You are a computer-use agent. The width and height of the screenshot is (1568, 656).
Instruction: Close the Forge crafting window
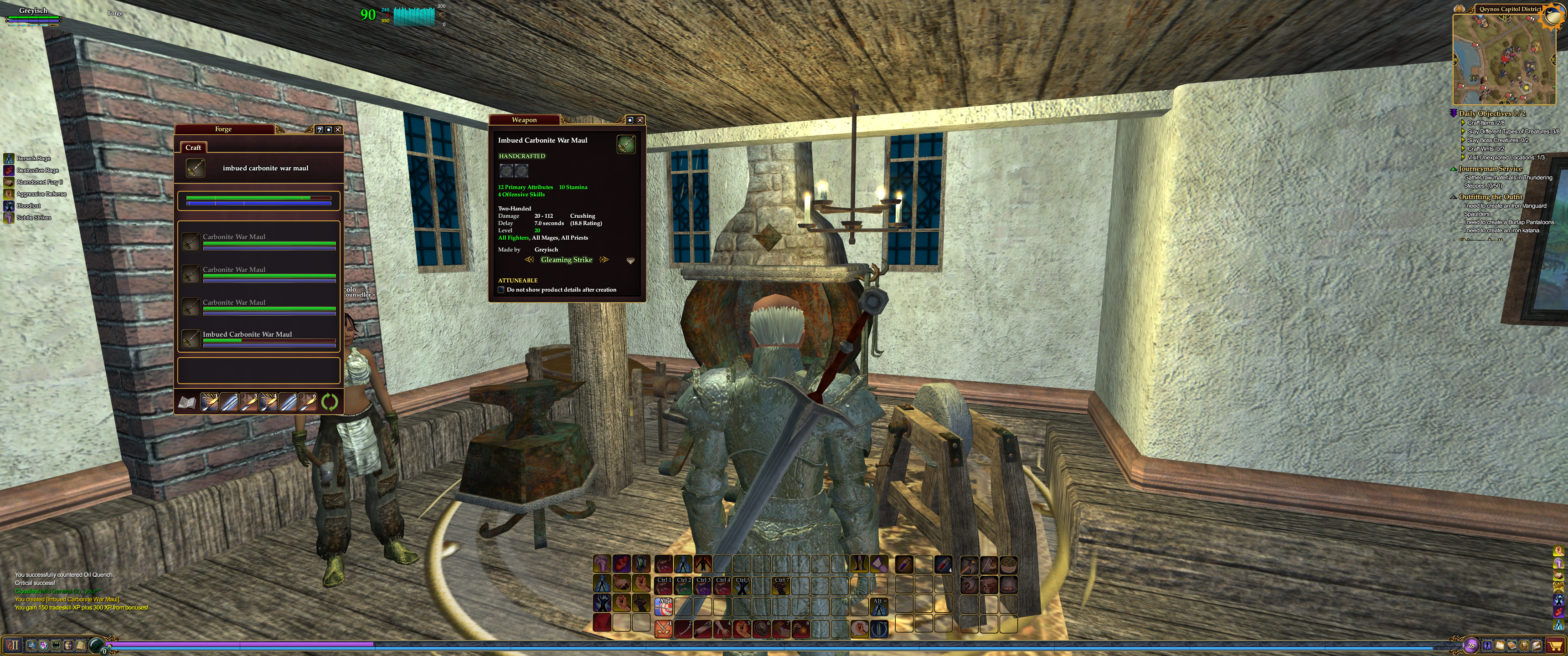click(x=338, y=130)
